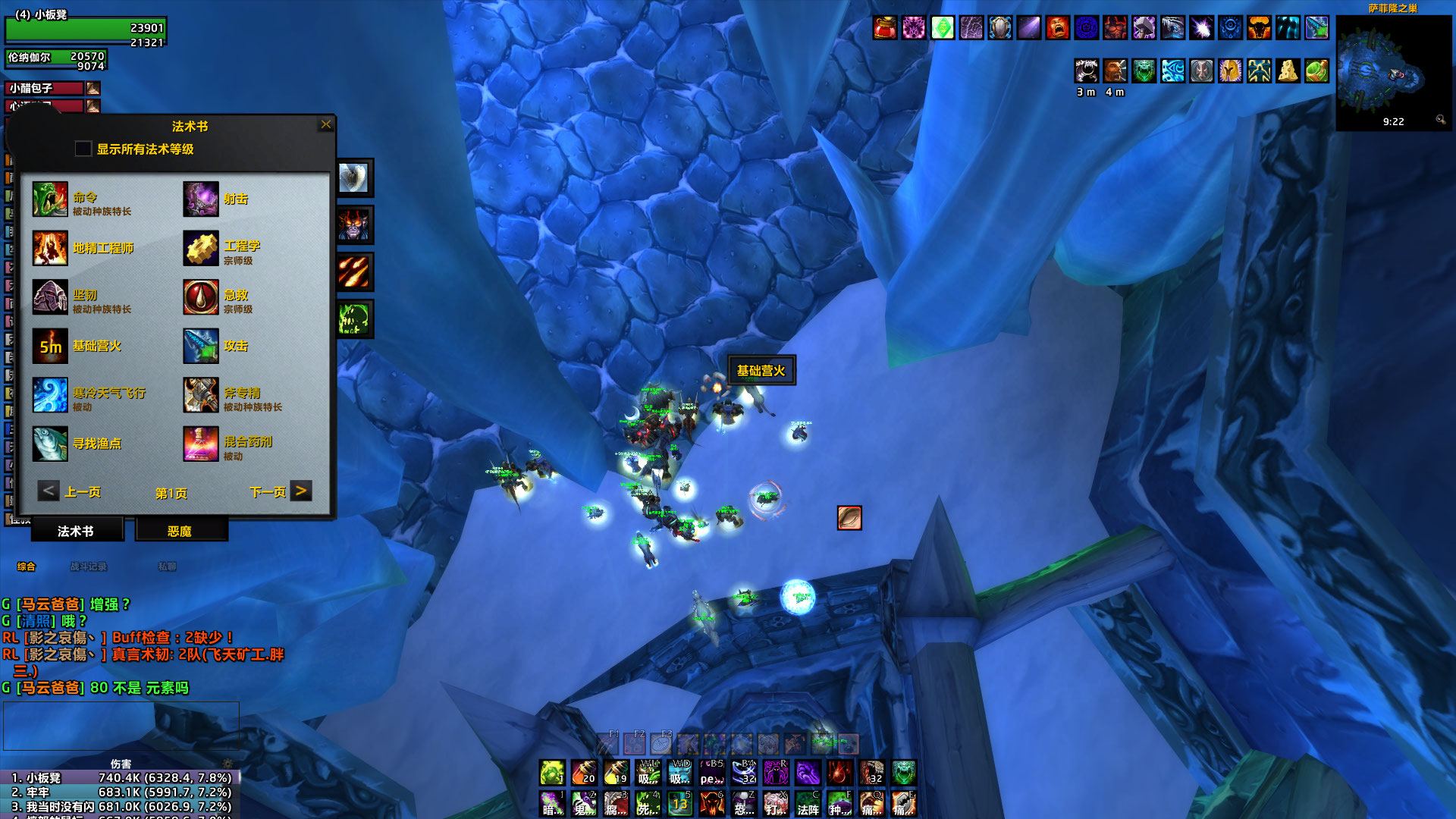Click the 射击 spell icon
1456x819 pixels.
200,199
